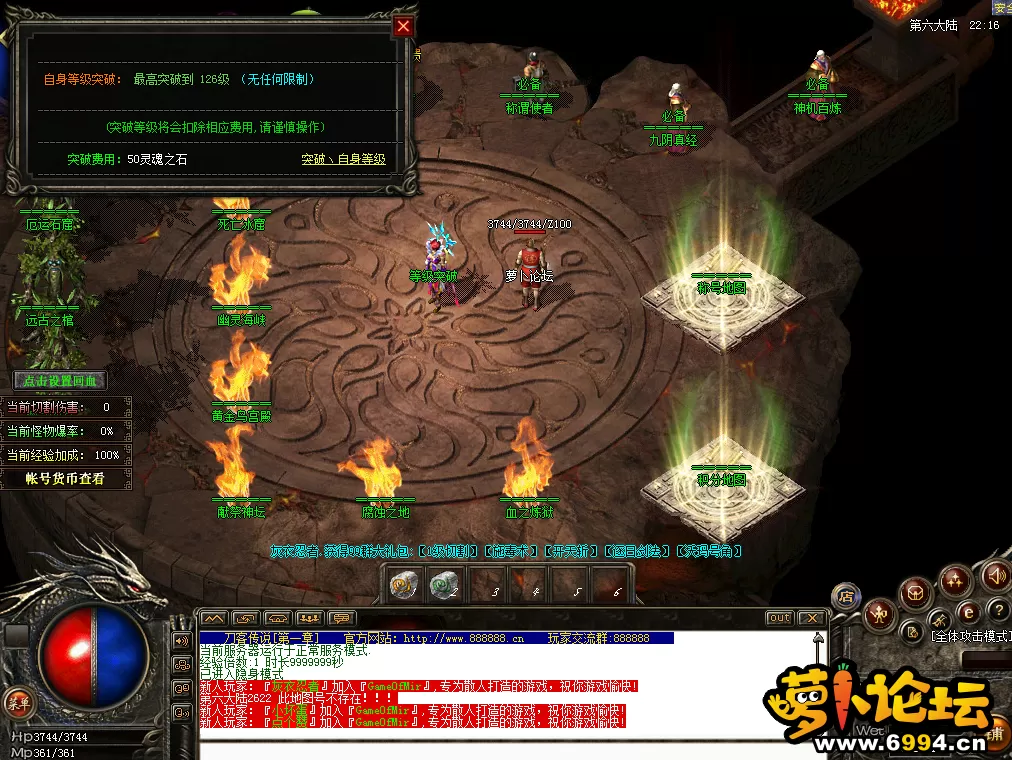This screenshot has height=760, width=1012.
Task: Open the sparkle skills icon
Action: tap(955, 580)
